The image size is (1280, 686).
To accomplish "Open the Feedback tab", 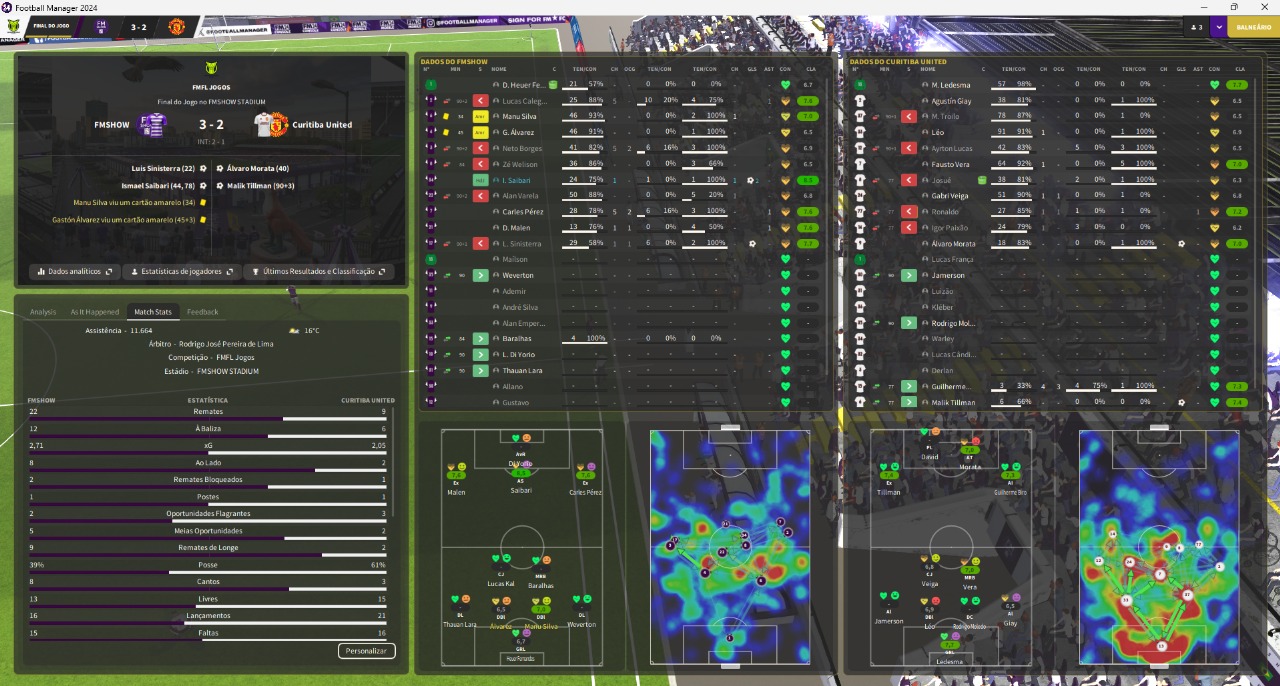I will [x=202, y=312].
